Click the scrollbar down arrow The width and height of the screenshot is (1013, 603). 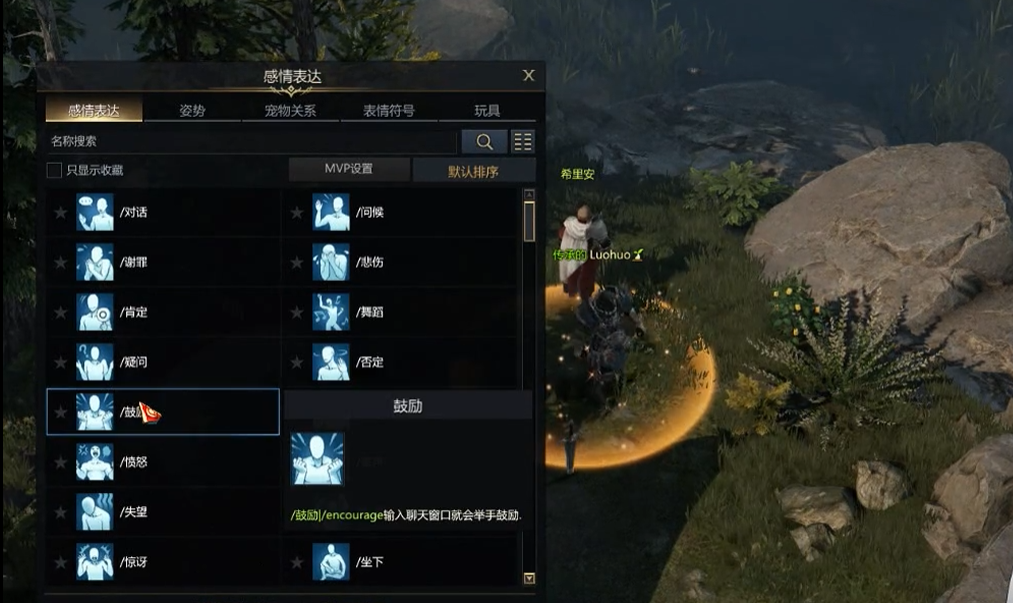tap(529, 578)
